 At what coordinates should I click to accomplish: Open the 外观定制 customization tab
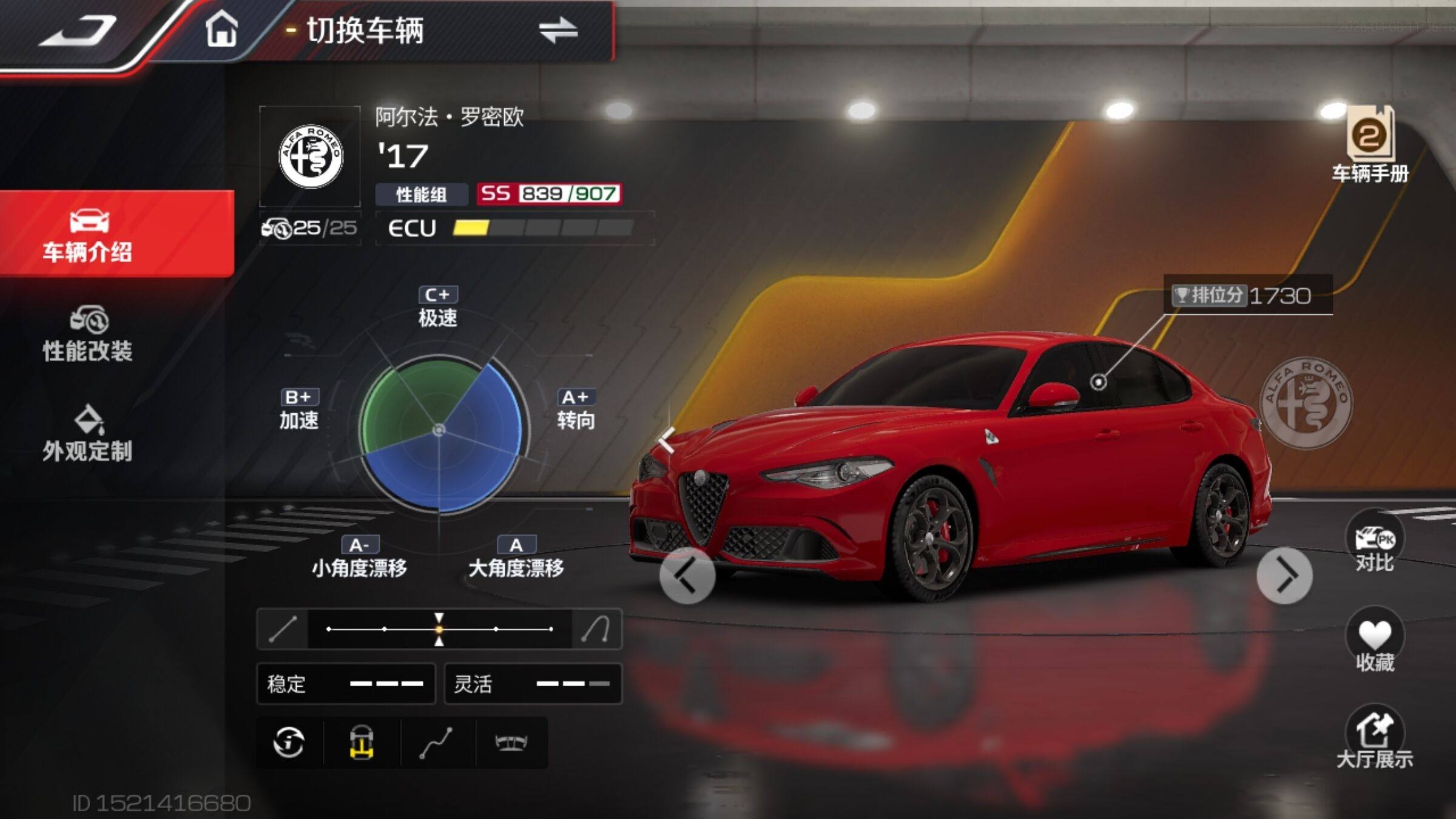point(88,434)
